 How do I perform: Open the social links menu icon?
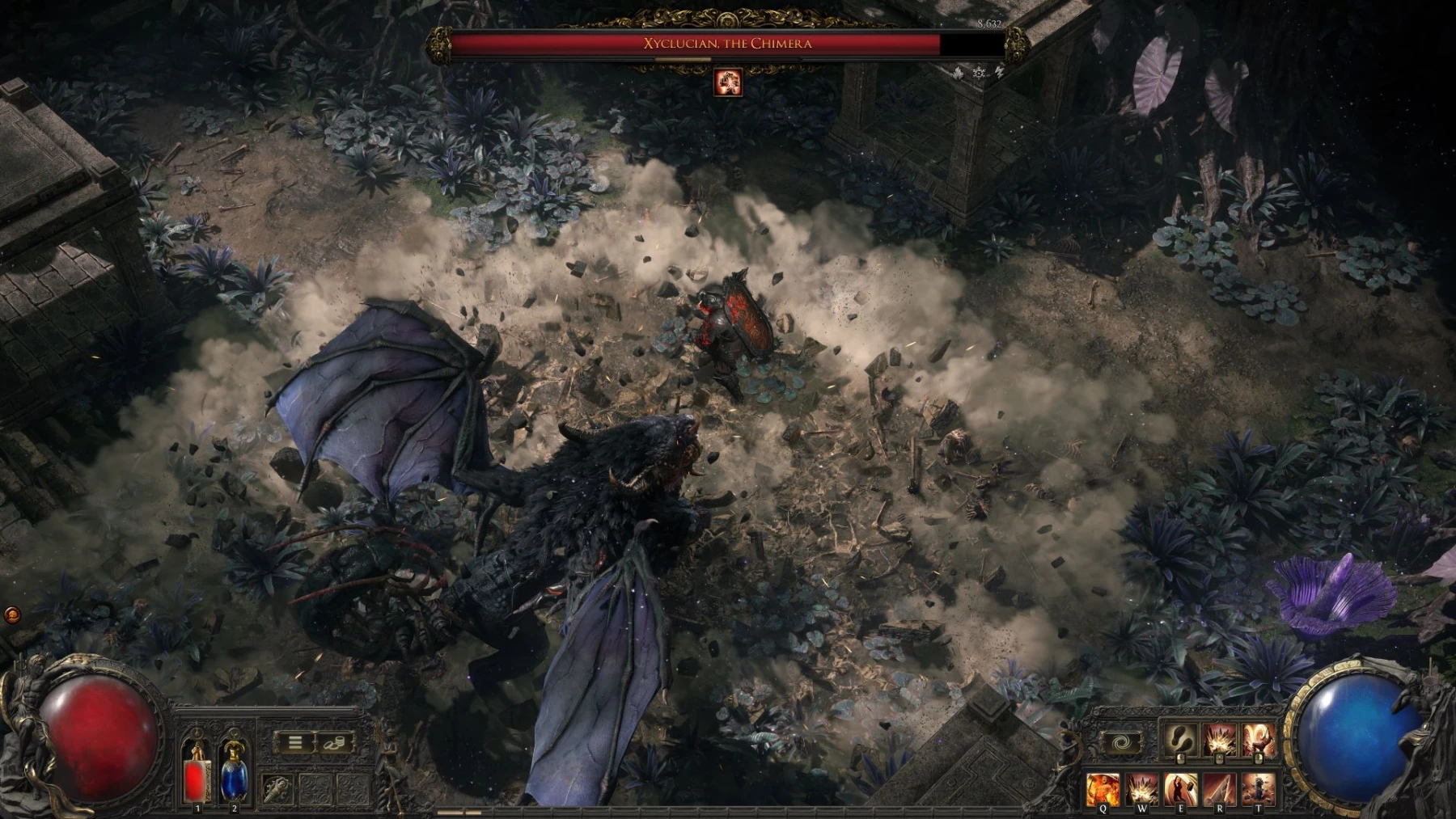click(x=335, y=742)
